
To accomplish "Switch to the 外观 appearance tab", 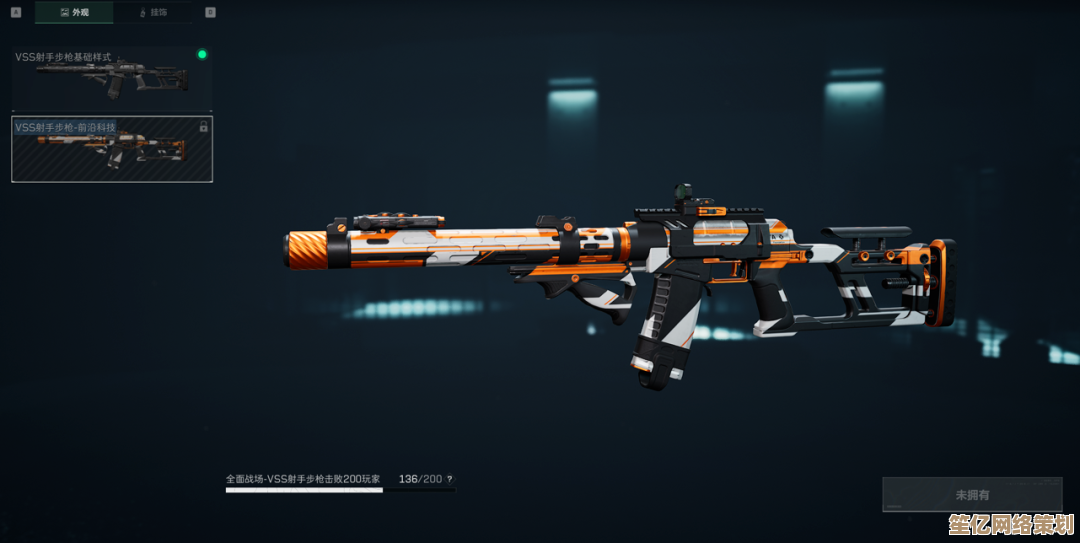I will click(x=74, y=12).
